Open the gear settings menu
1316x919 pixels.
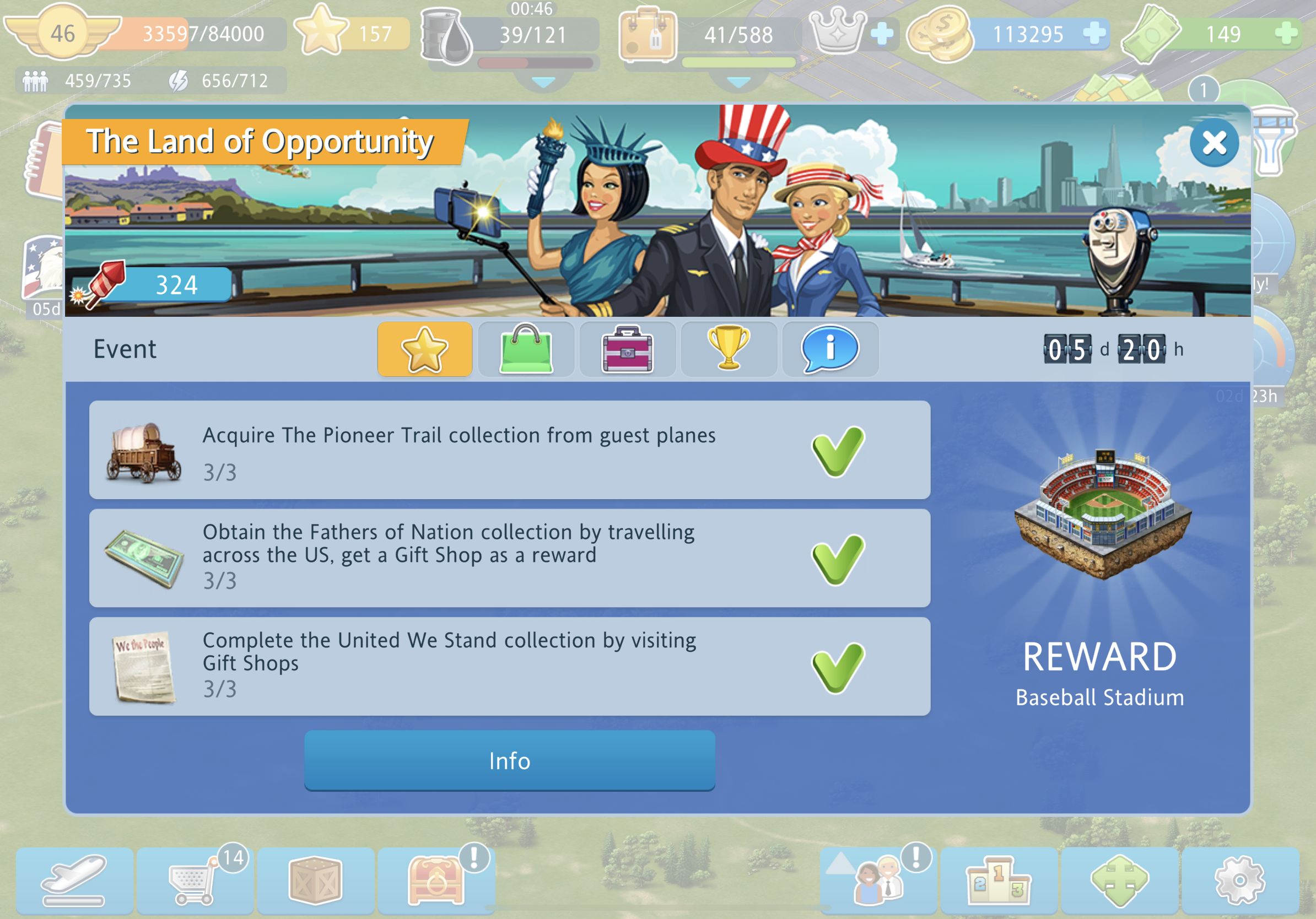[1239, 880]
